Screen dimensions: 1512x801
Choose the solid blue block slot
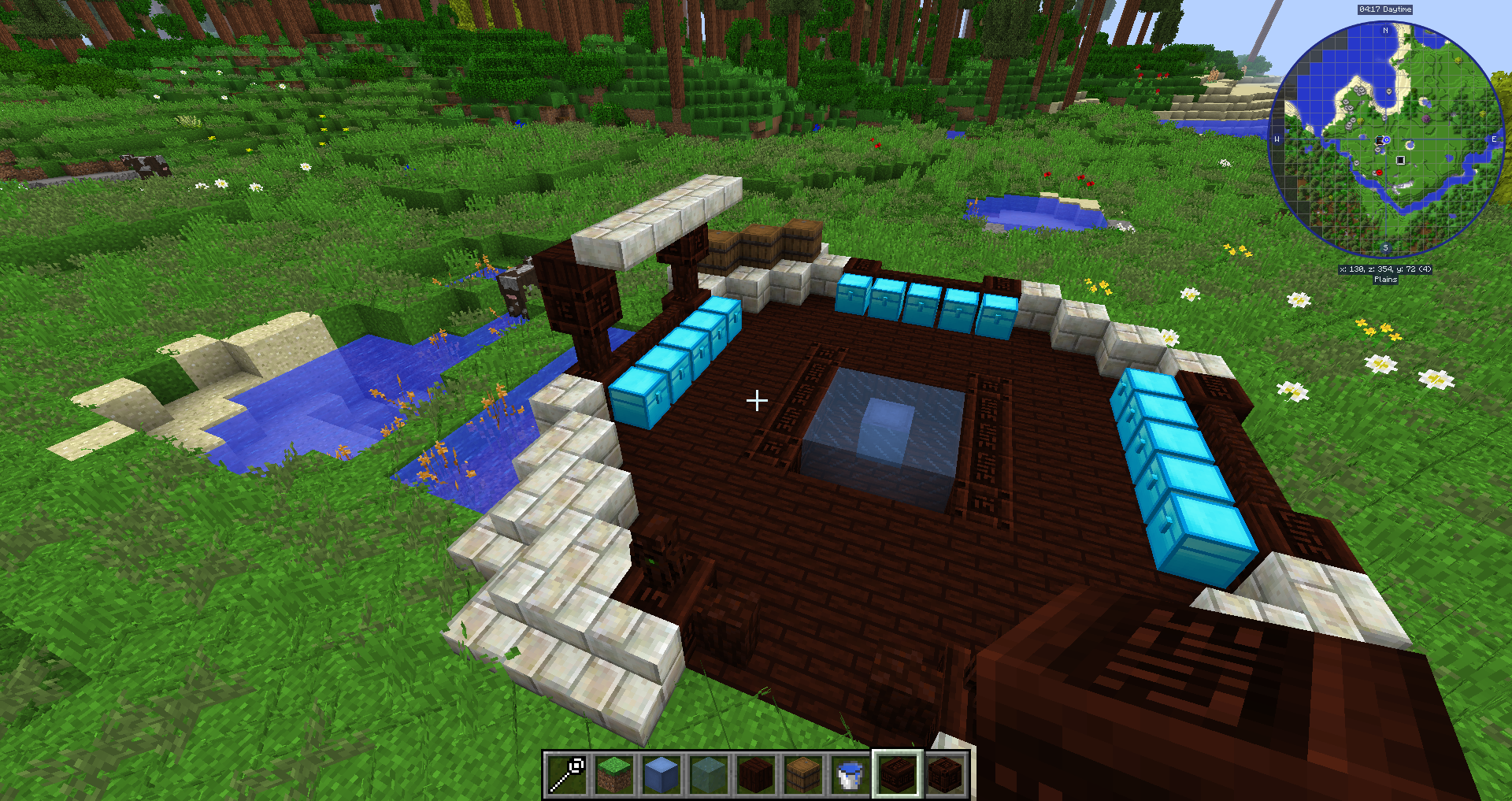click(x=661, y=774)
